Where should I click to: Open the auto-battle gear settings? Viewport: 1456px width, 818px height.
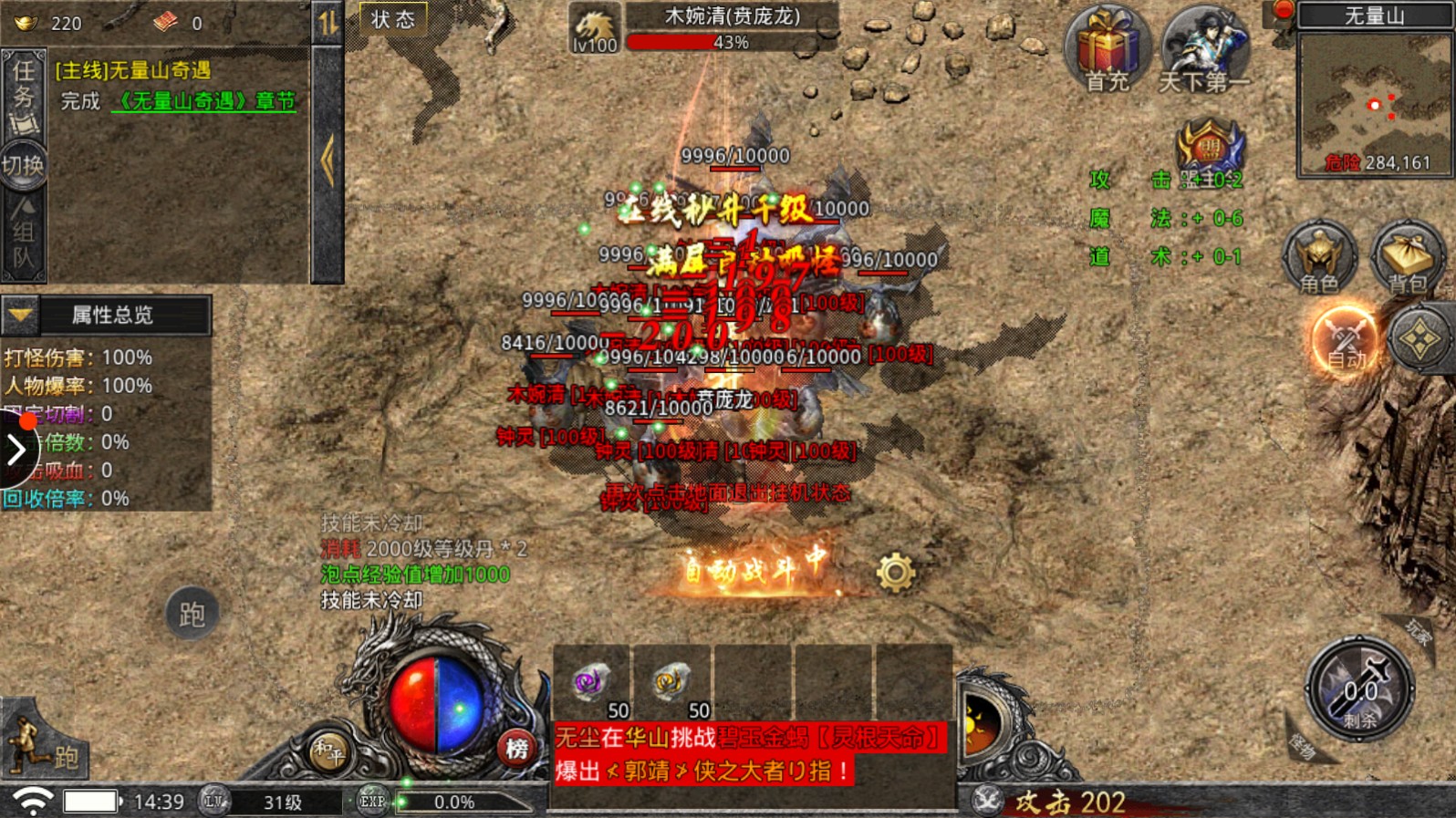click(895, 573)
